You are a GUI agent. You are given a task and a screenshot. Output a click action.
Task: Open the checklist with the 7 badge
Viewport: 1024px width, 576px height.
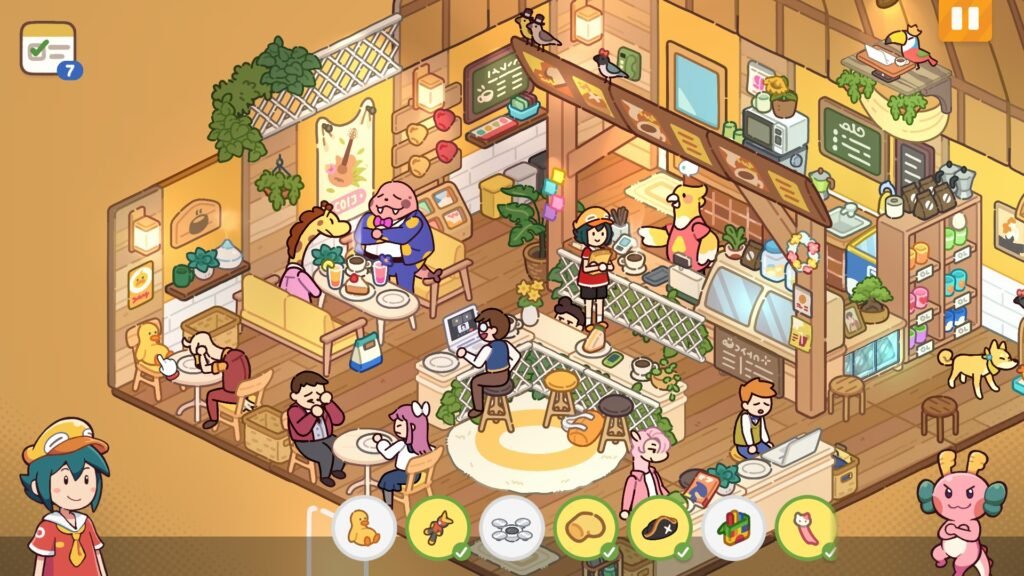[49, 49]
